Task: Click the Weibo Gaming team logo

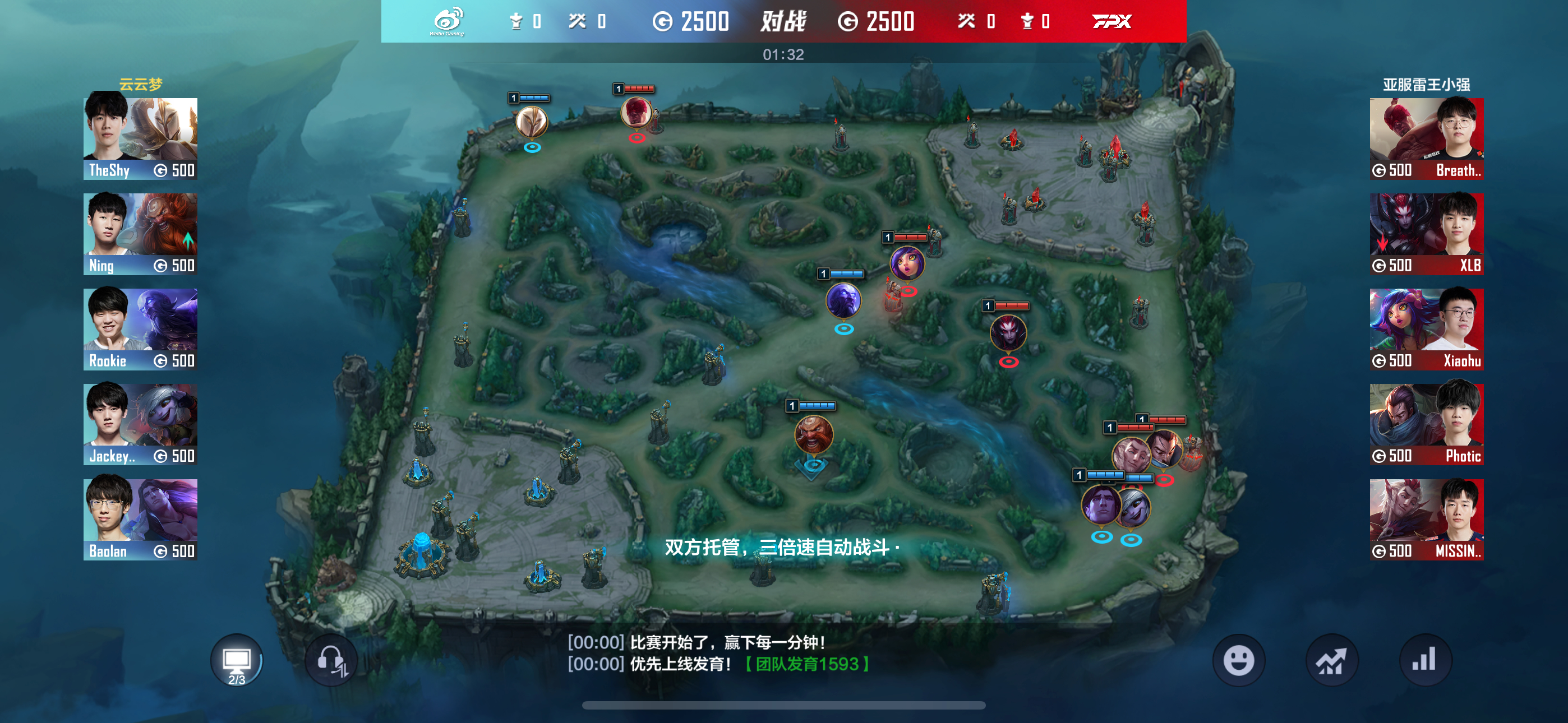Action: [448, 20]
